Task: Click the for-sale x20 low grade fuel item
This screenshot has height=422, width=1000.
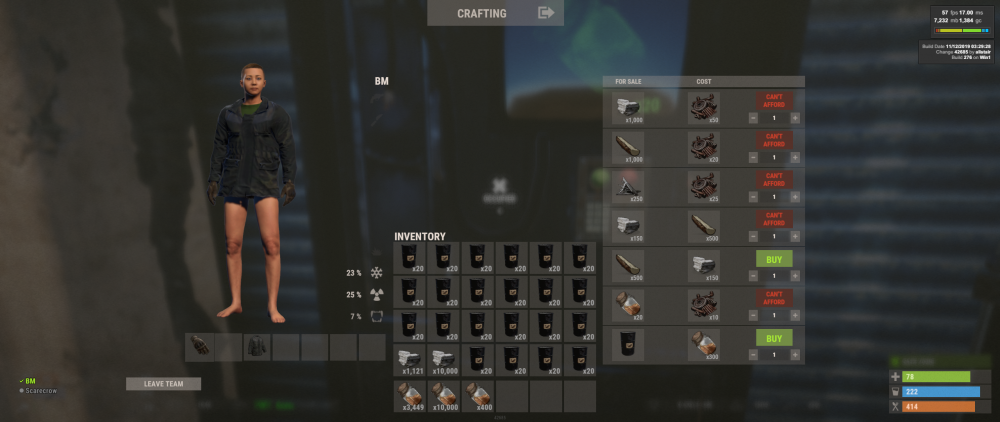Action: [629, 305]
